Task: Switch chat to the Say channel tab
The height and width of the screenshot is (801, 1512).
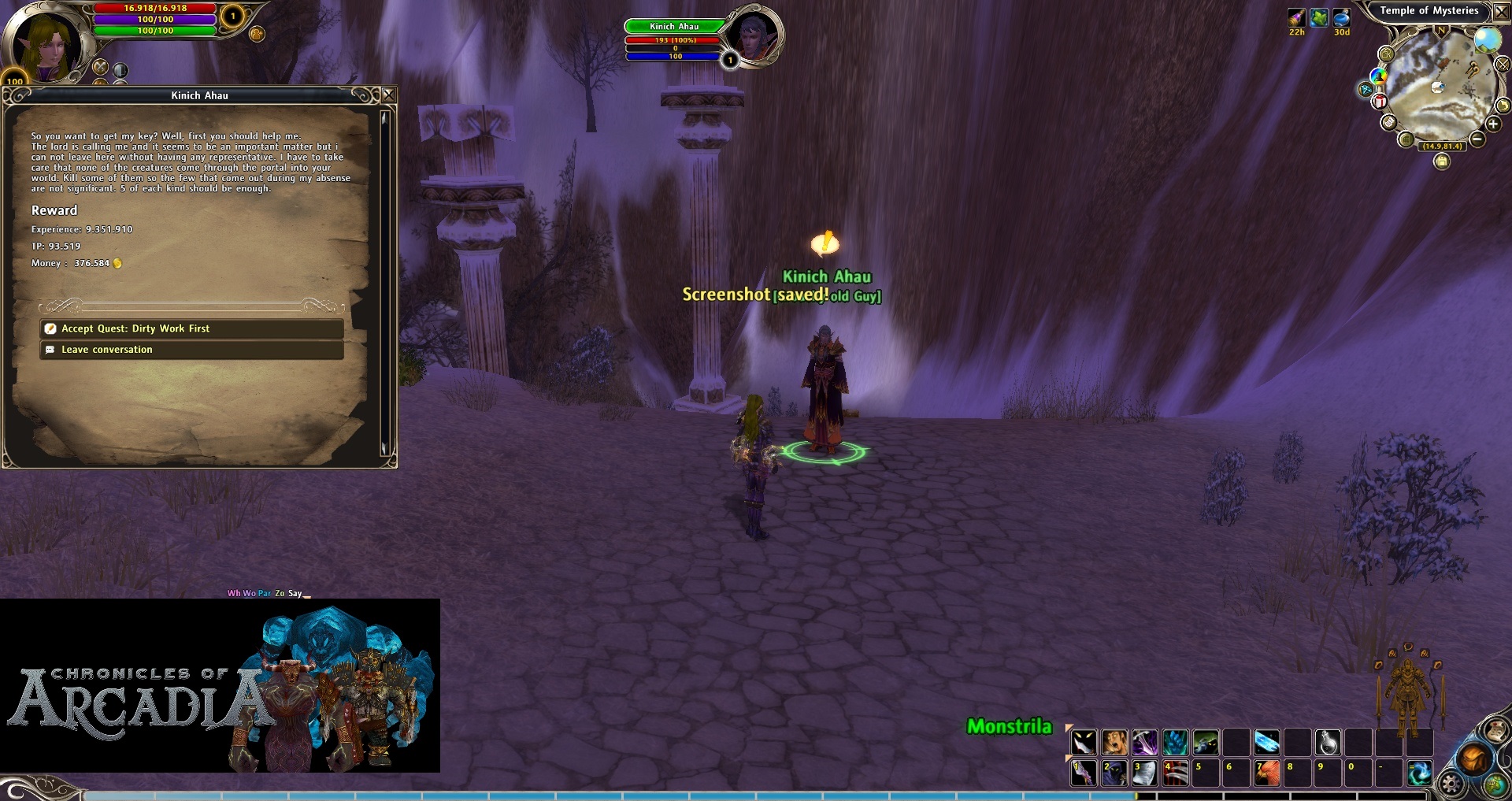Action: [295, 593]
